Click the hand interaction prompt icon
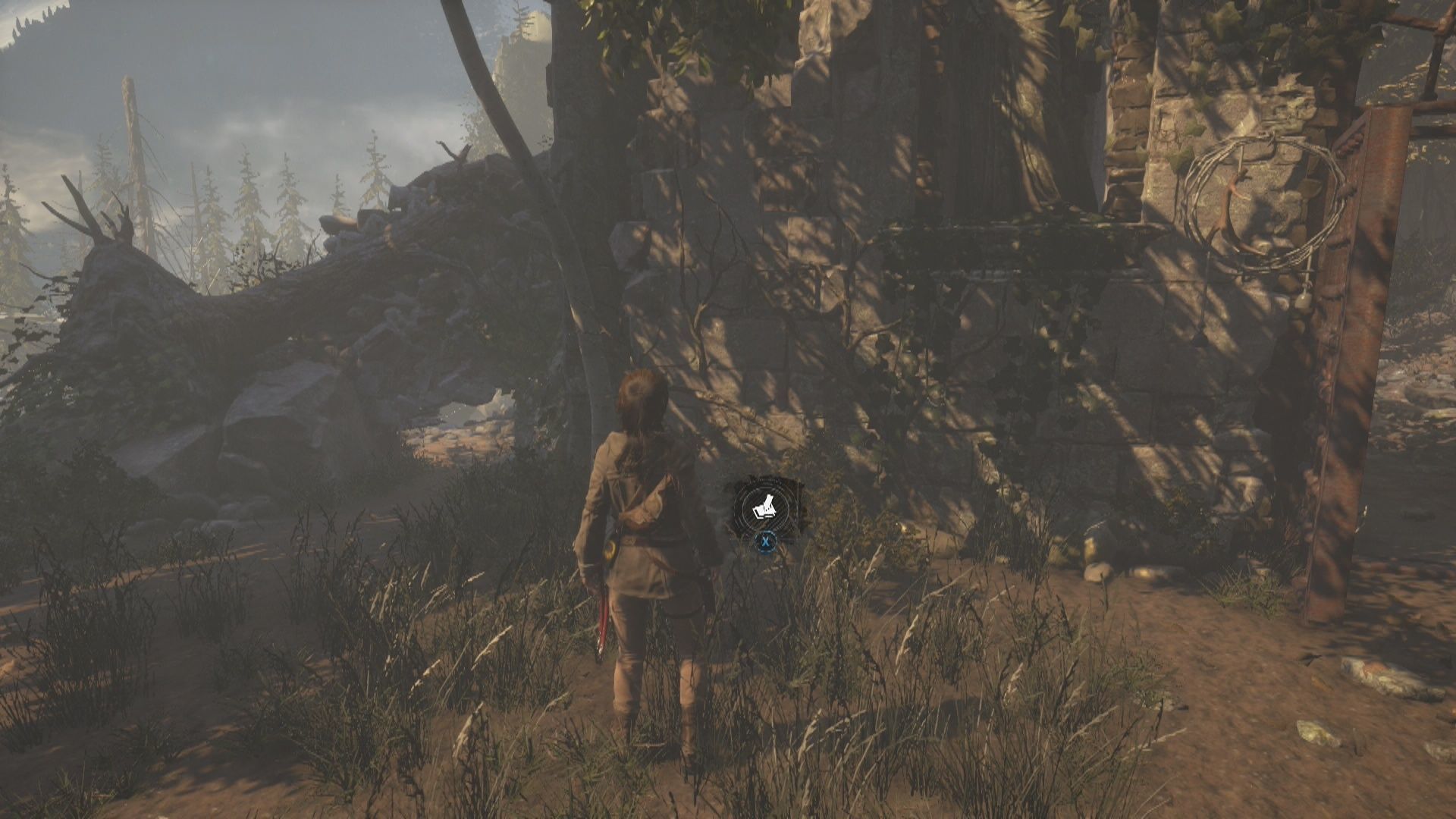 pos(766,506)
